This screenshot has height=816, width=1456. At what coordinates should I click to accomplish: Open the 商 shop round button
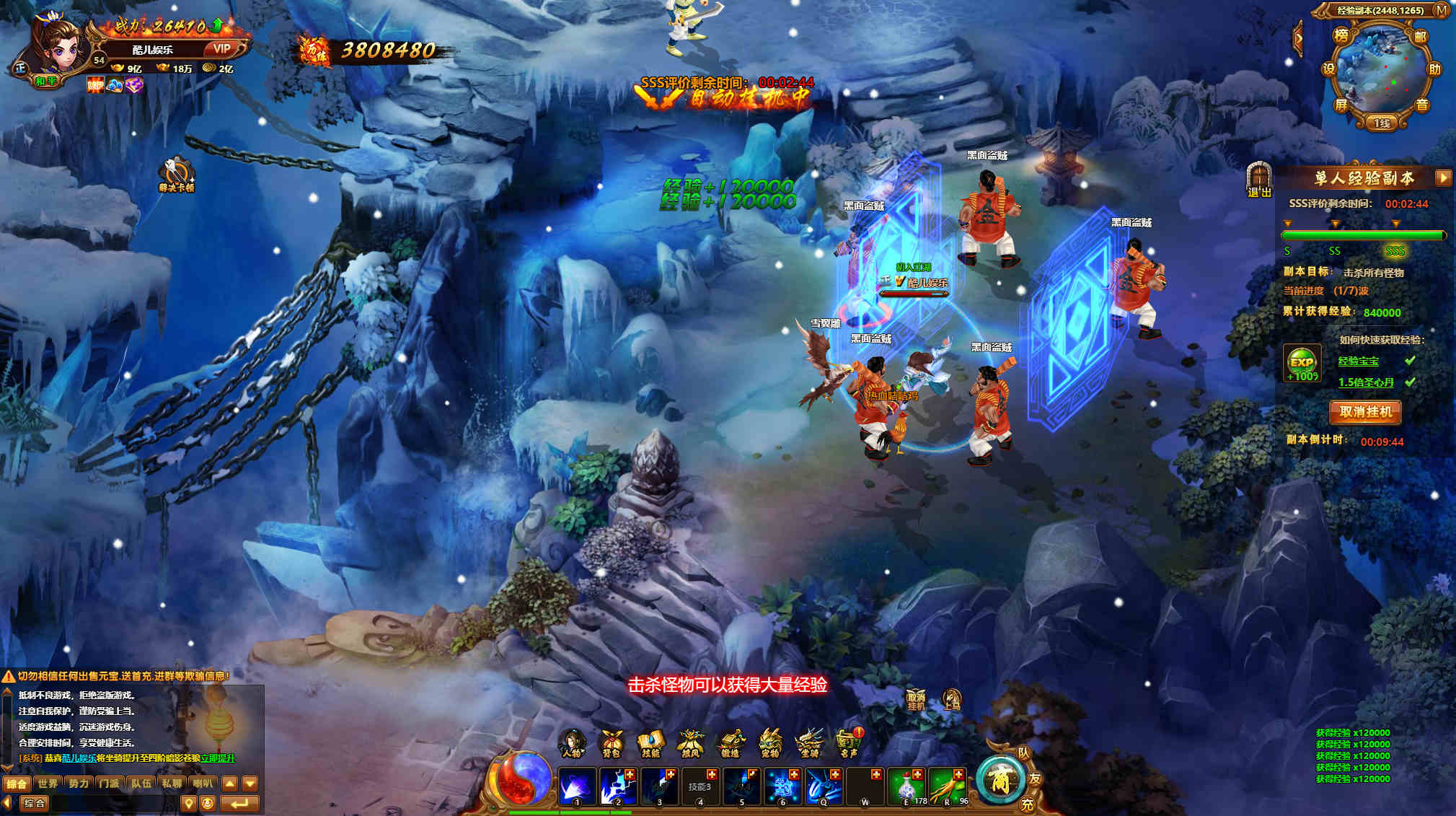(1000, 780)
